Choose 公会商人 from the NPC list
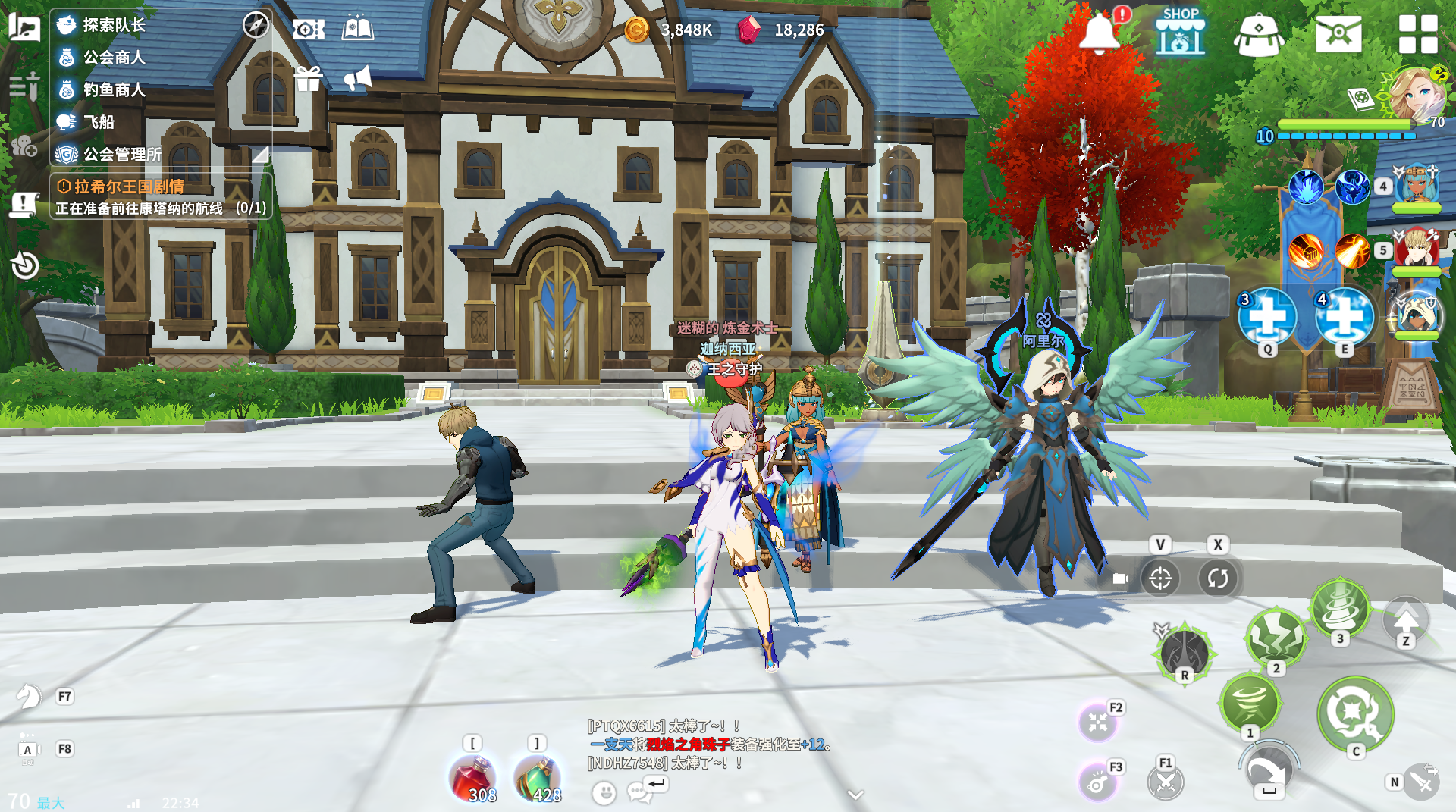 pos(114,58)
